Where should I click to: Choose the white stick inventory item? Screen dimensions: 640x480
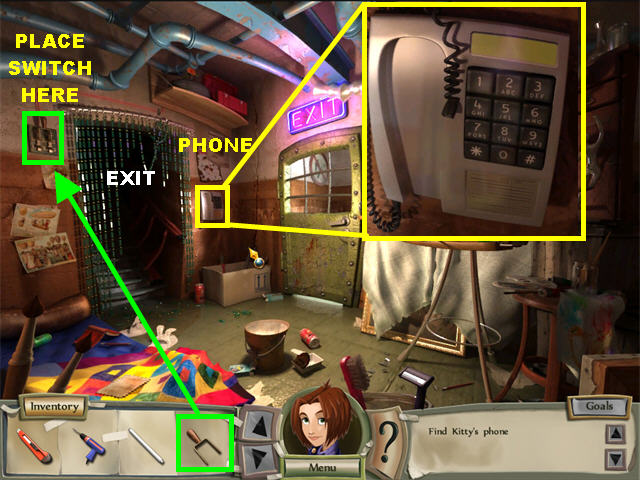146,445
